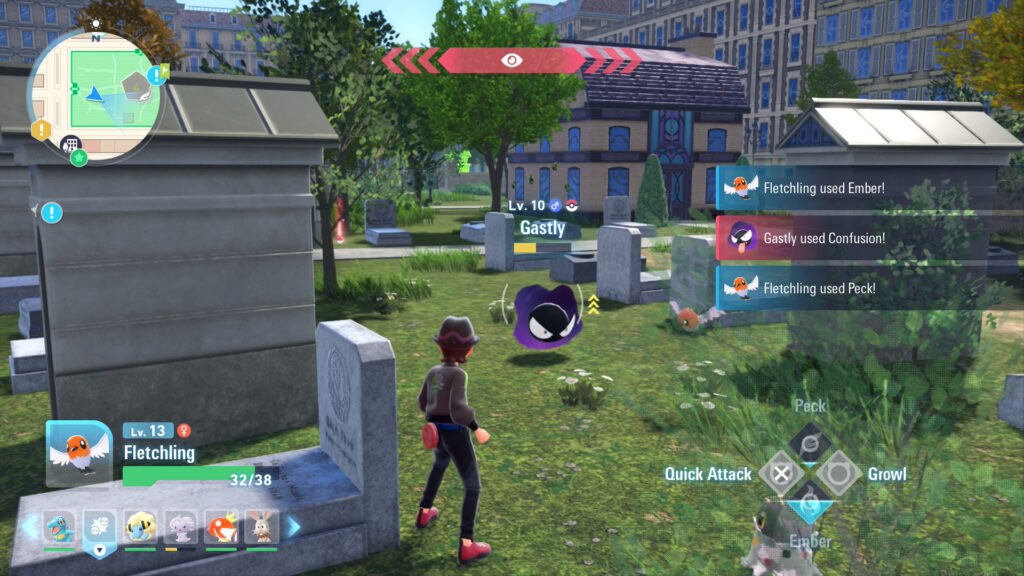The image size is (1024, 576).
Task: Switch to Totodile in the party bar
Action: point(59,526)
